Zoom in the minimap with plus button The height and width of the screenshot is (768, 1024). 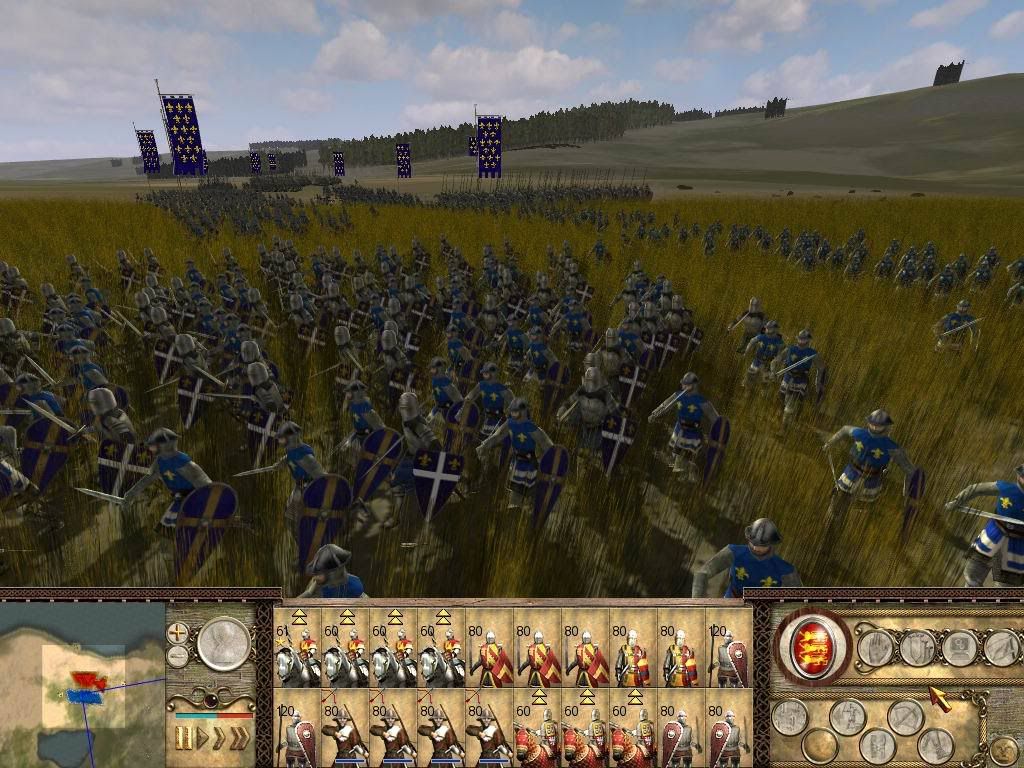[x=178, y=632]
